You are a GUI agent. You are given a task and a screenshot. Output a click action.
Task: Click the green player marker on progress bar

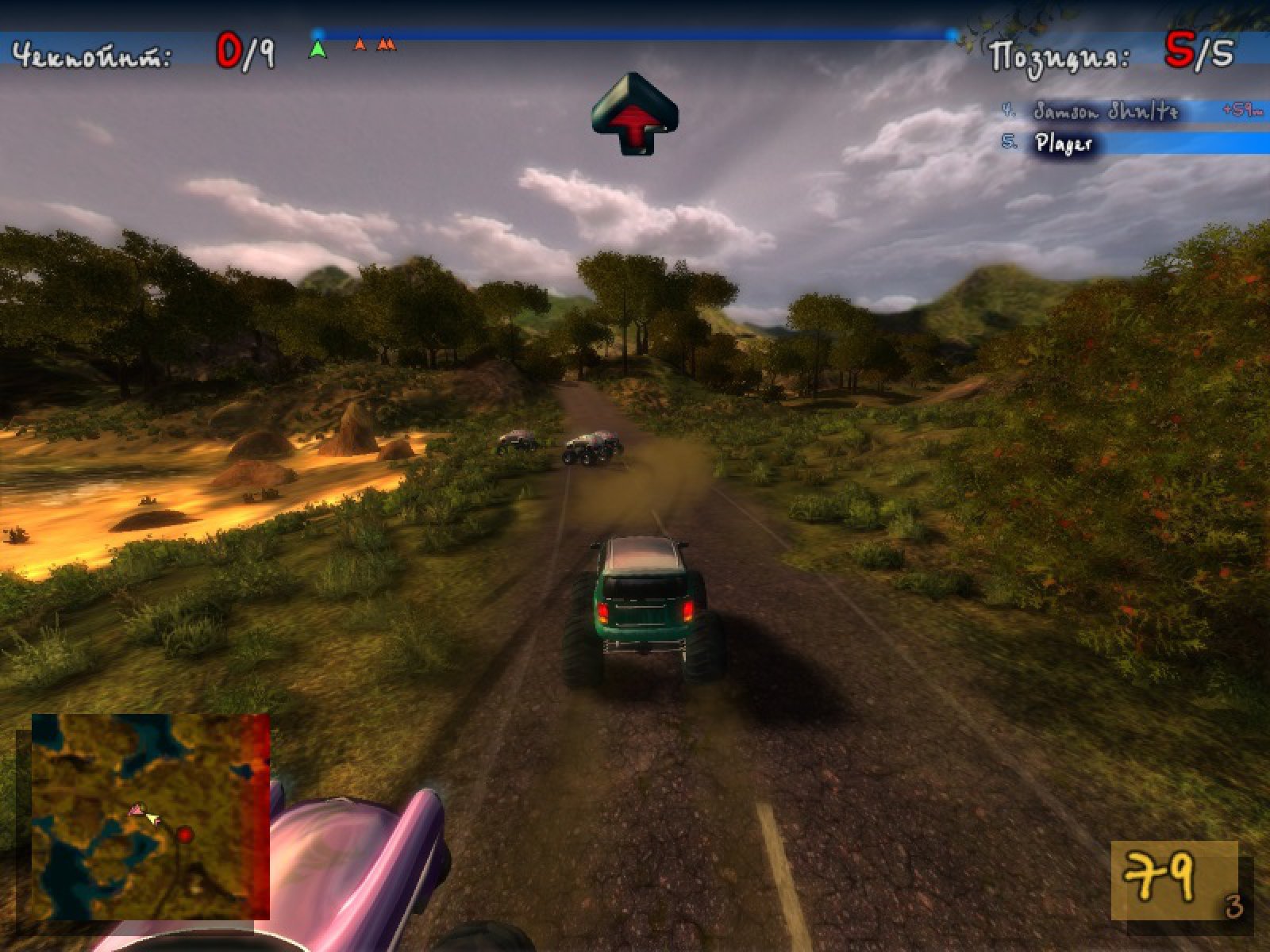coord(317,49)
